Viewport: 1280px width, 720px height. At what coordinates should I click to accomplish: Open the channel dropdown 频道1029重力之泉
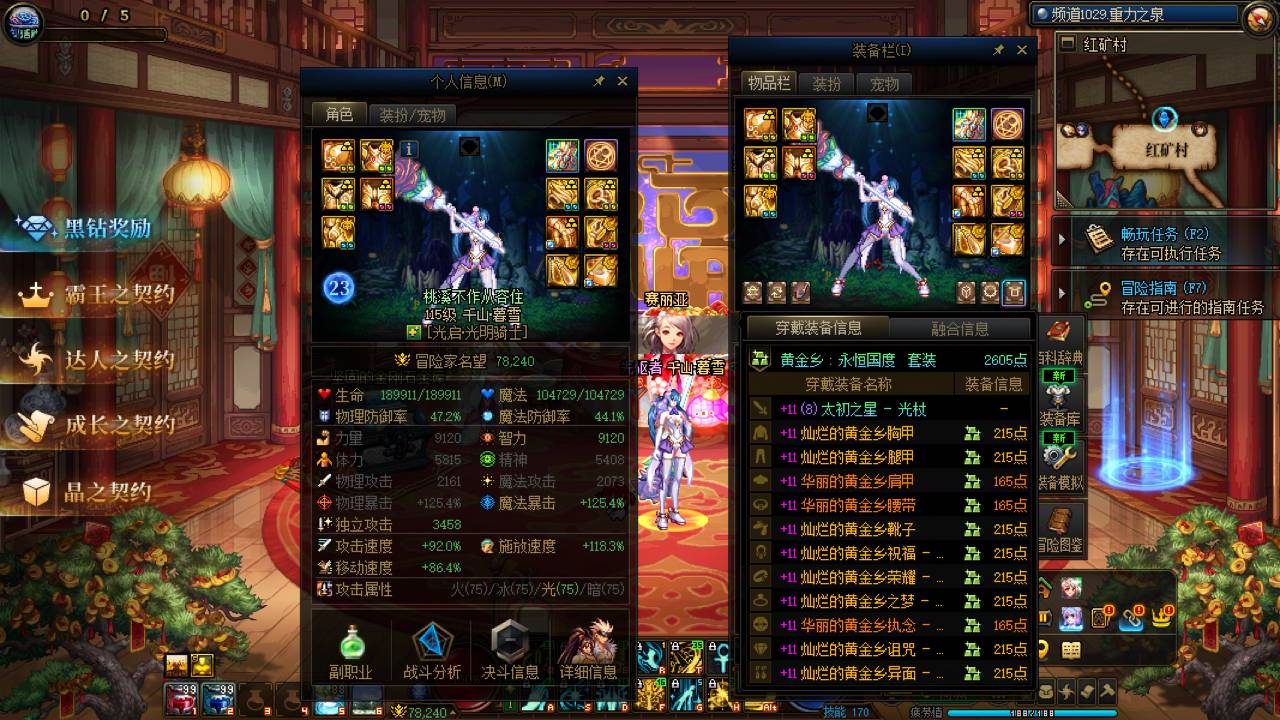tap(1133, 13)
